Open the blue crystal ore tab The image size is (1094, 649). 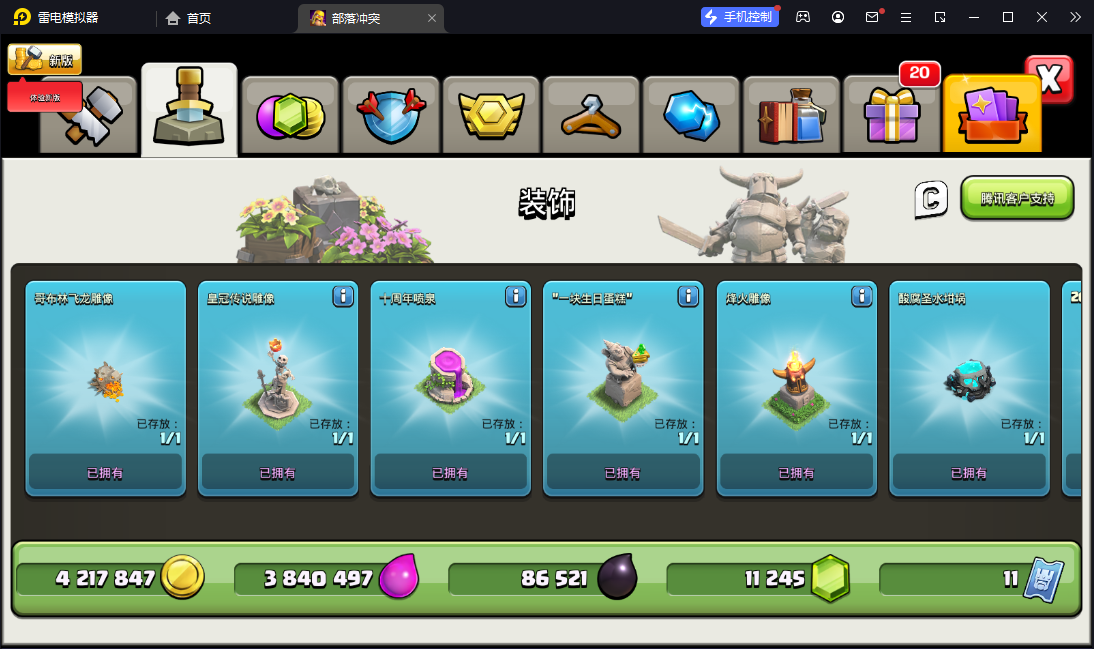pos(691,115)
